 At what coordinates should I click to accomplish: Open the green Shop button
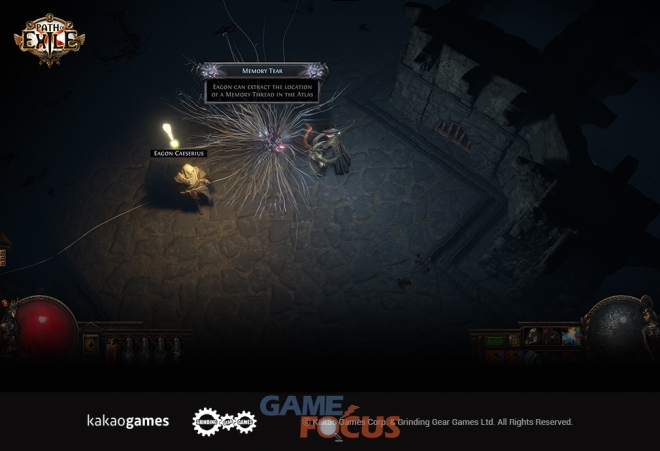496,341
